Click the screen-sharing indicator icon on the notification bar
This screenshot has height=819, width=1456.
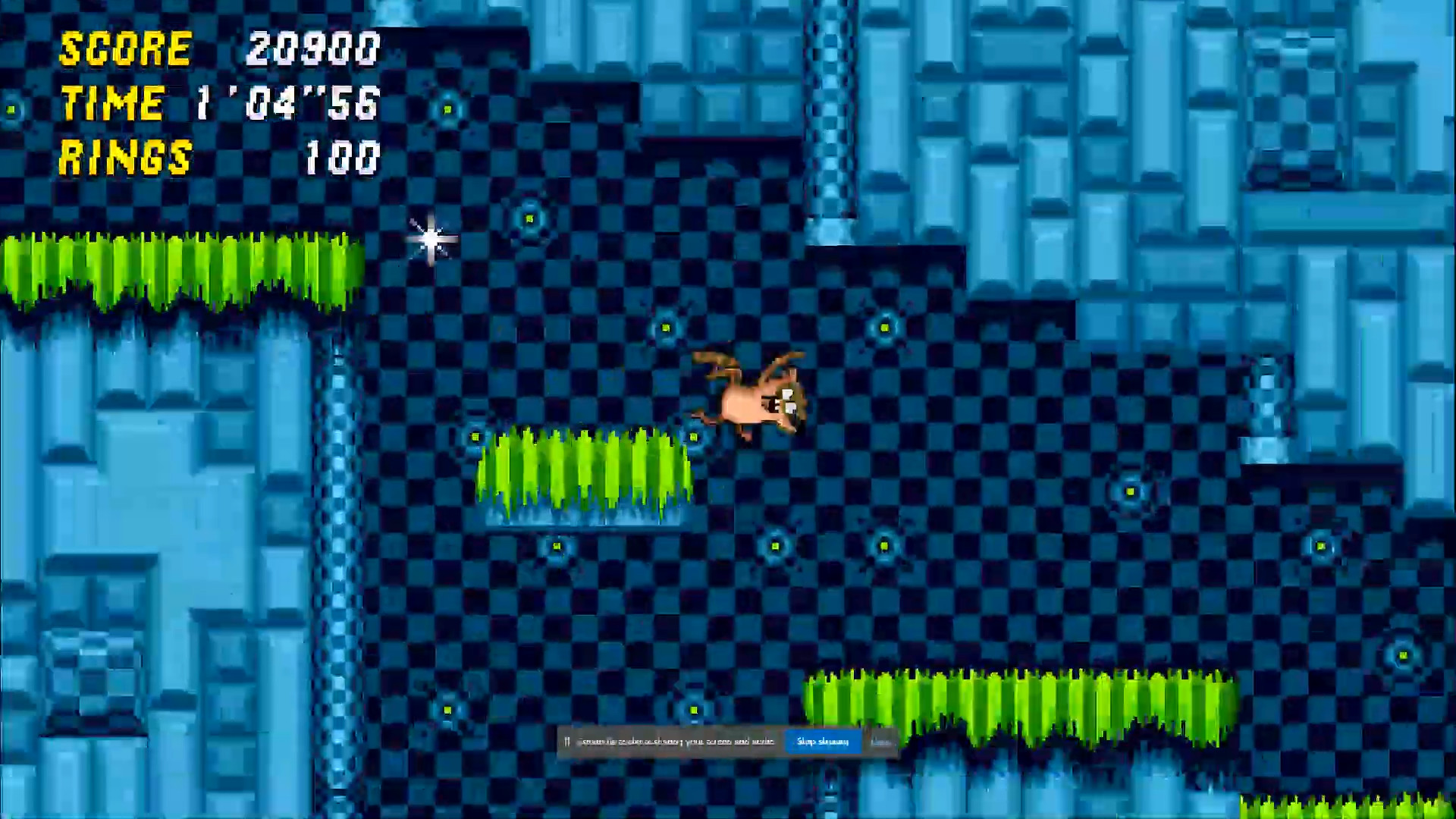(x=566, y=742)
